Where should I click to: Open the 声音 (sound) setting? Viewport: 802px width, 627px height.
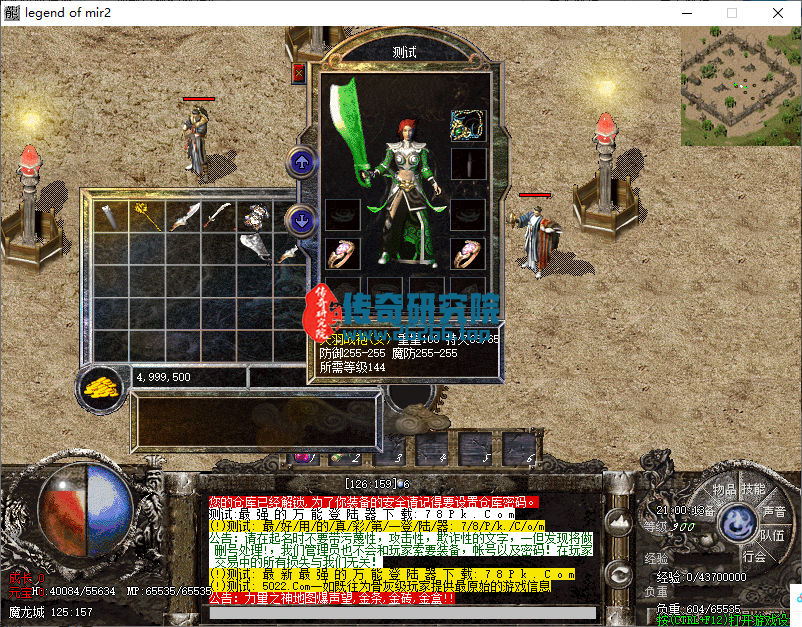click(x=773, y=511)
